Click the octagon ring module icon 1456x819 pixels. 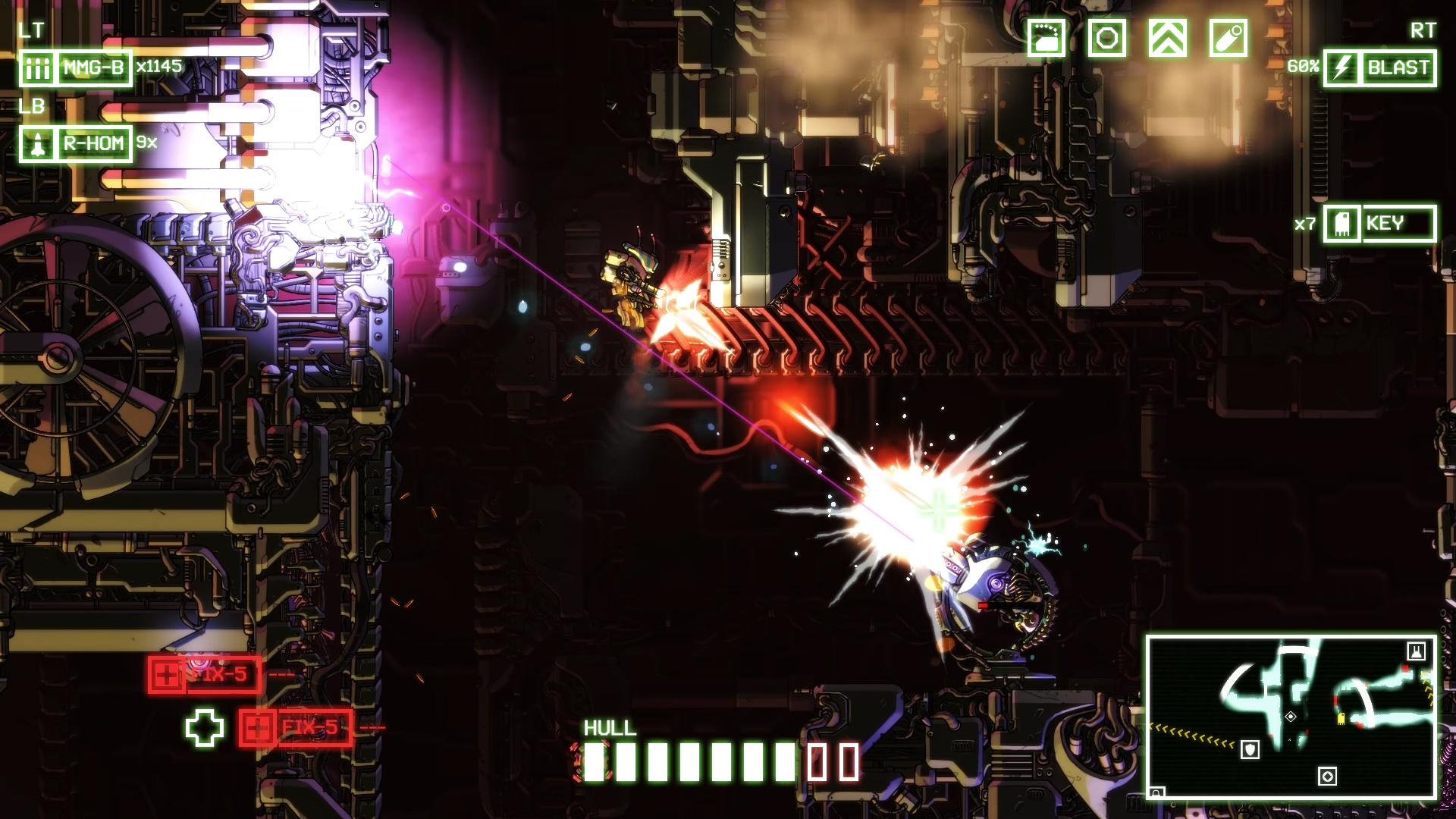coord(1107,38)
